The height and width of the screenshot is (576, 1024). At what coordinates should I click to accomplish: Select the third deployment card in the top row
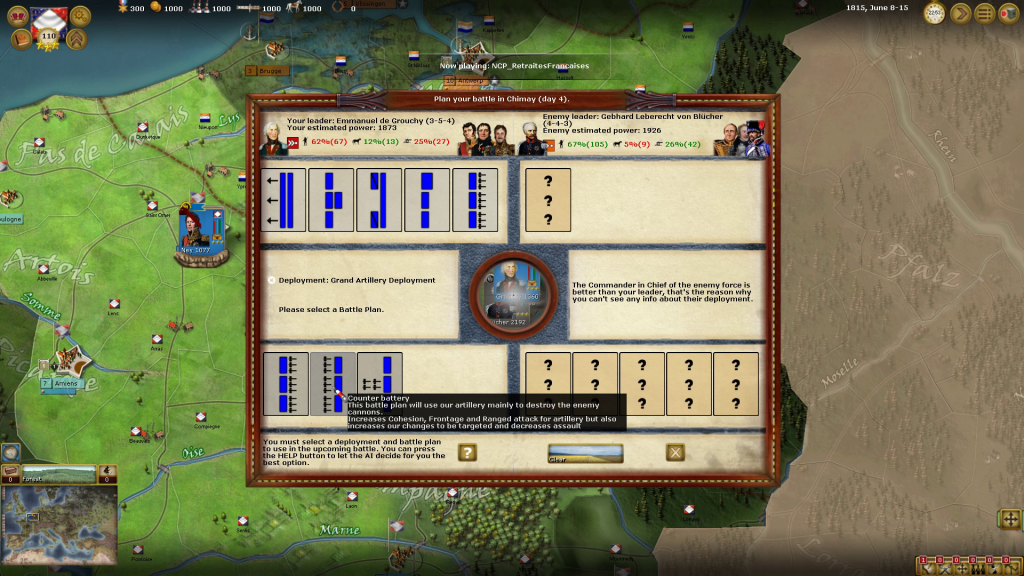point(380,200)
